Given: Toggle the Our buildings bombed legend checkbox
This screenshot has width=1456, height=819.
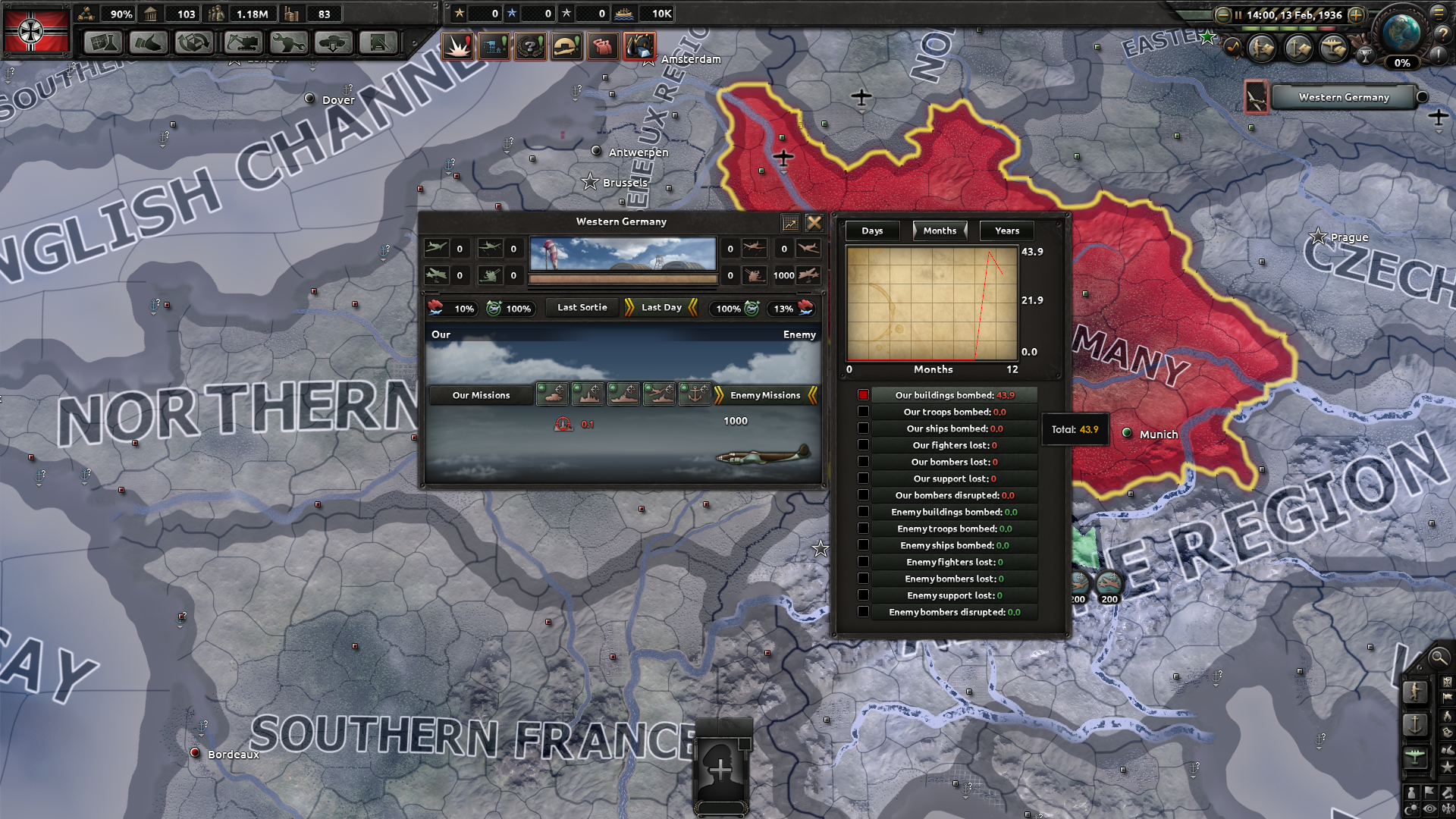Looking at the screenshot, I should click(x=864, y=394).
